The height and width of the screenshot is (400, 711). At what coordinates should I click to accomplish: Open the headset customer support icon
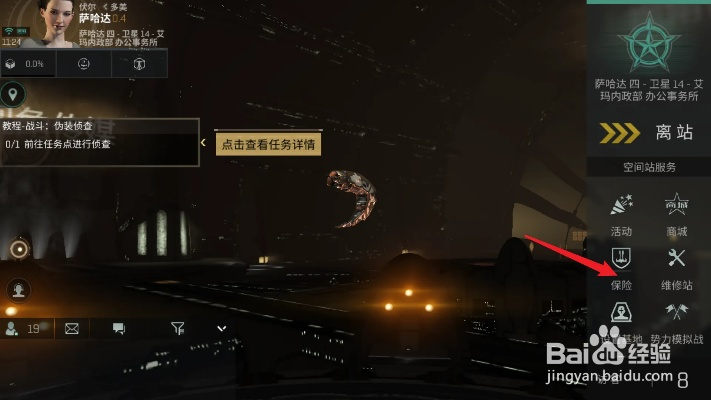(x=18, y=289)
